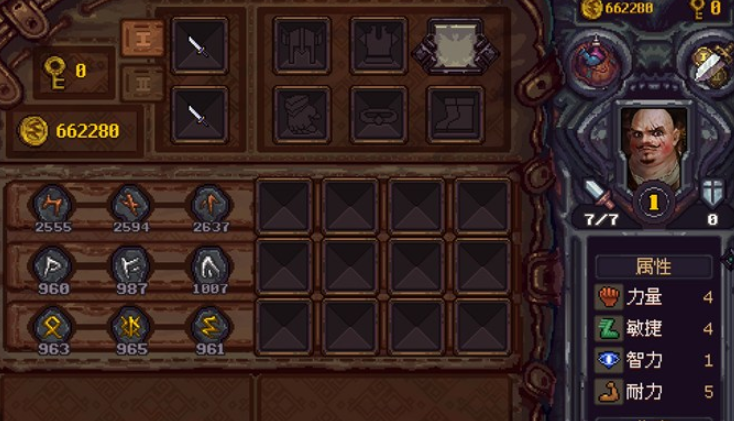Select the upper dagger weapon slot
734x421 pixels.
tap(200, 45)
